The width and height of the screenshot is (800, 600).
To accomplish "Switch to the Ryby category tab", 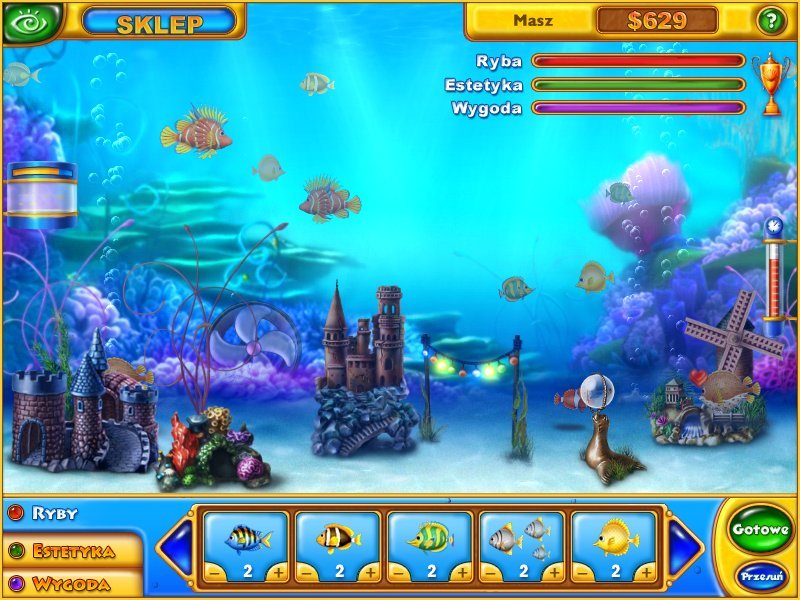I will [x=55, y=514].
